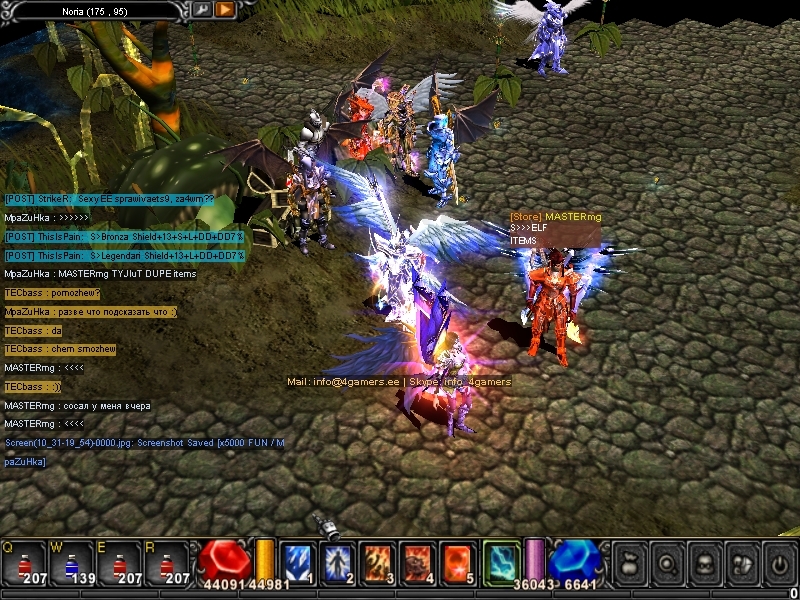Select the green lightning active skill icon

pos(502,562)
